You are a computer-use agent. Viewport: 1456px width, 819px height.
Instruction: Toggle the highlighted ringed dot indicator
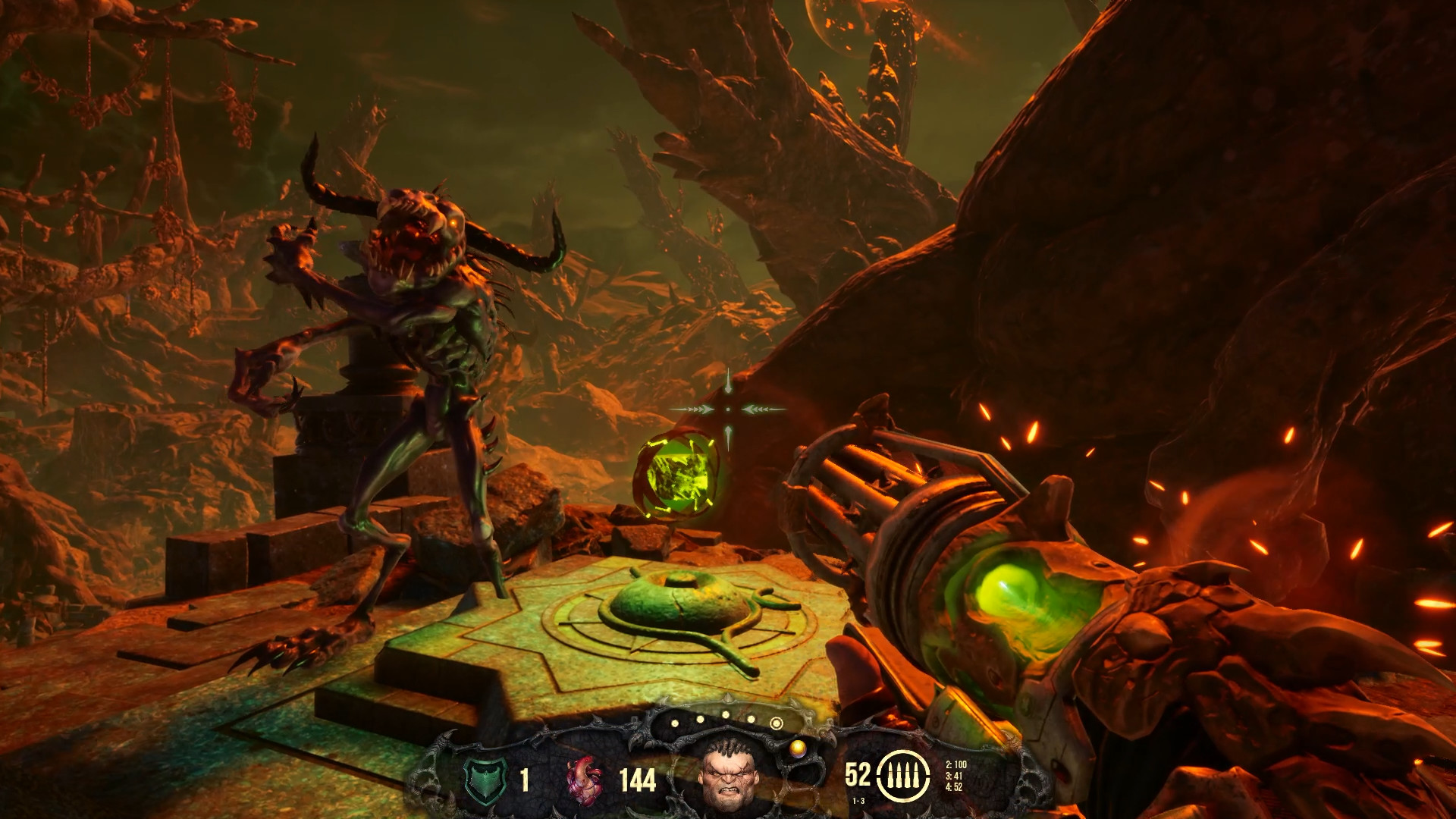click(777, 723)
